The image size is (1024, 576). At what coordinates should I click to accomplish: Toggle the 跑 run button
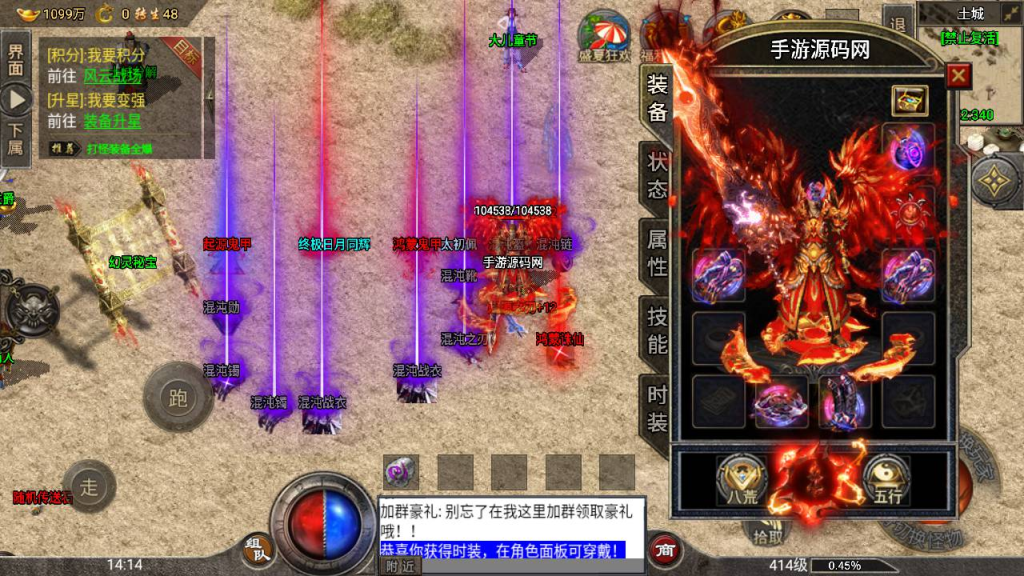178,400
